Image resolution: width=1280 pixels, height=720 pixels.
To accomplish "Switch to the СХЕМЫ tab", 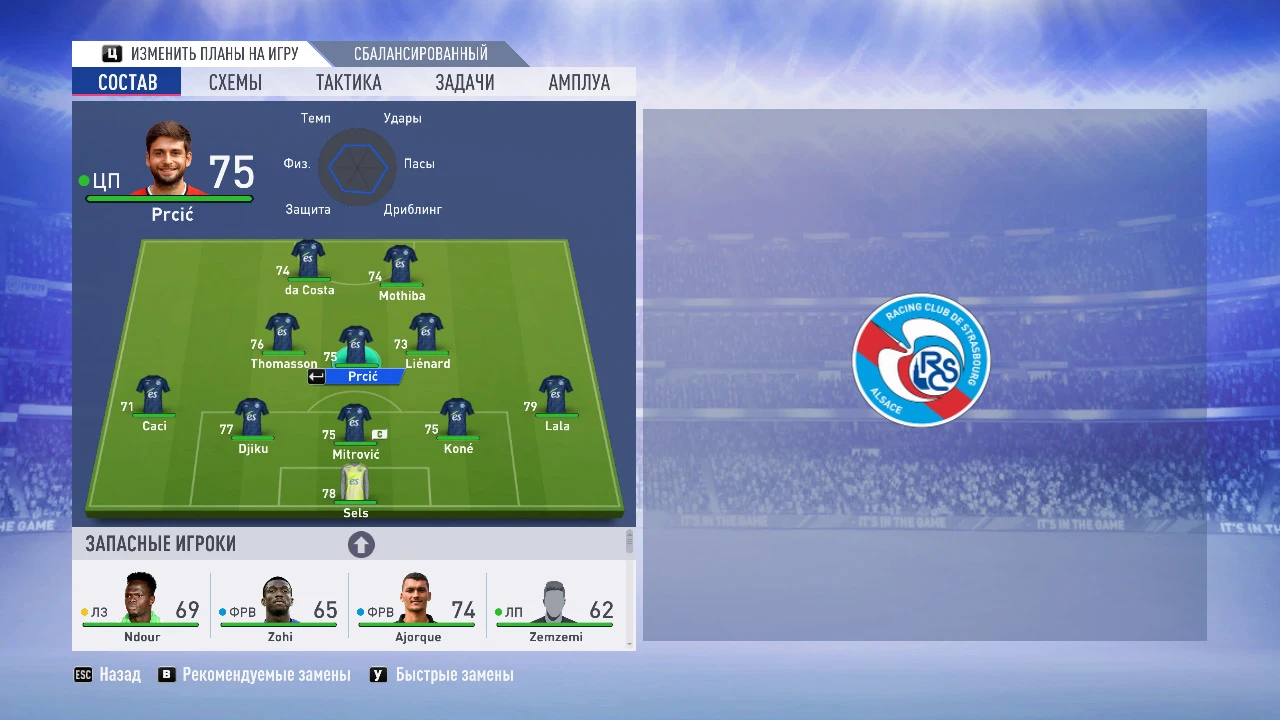I will [235, 82].
